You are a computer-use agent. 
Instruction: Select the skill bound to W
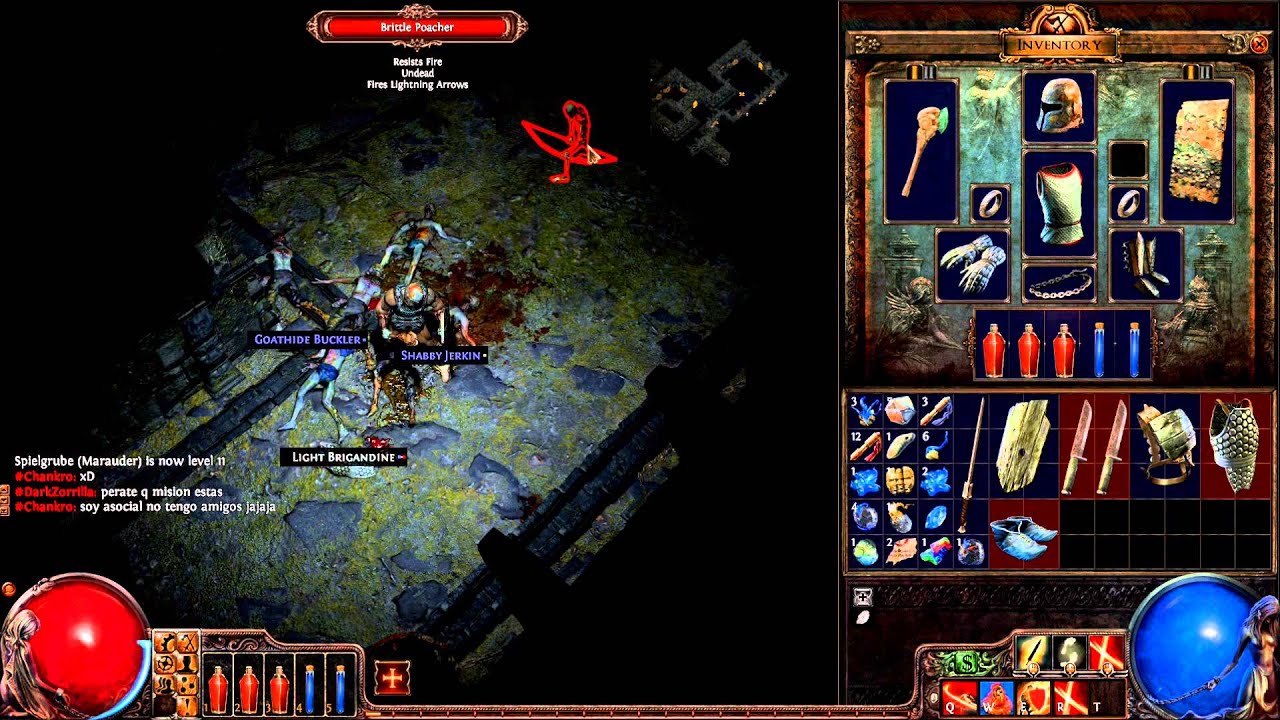click(996, 695)
